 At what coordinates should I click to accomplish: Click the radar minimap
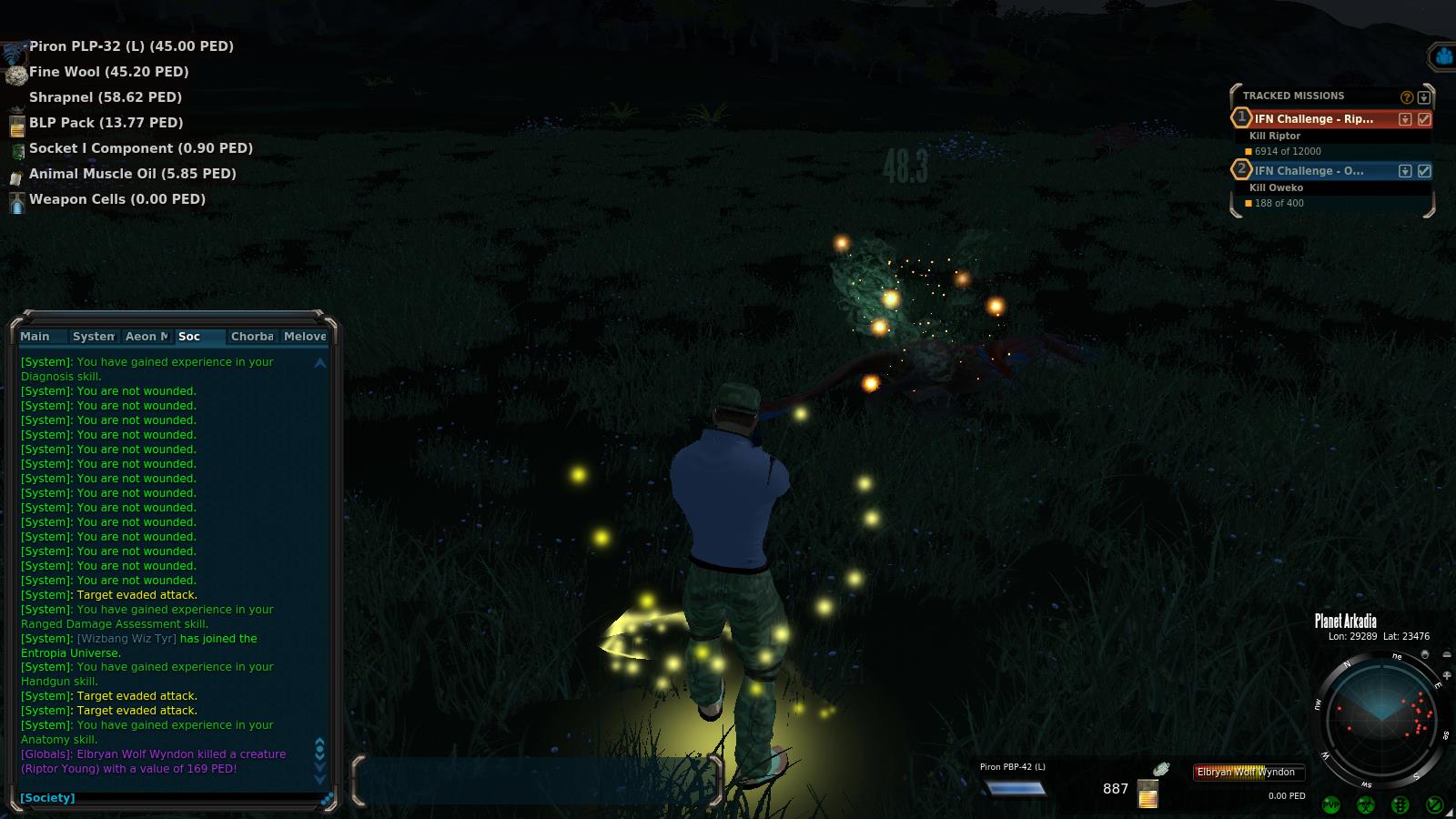click(1380, 719)
